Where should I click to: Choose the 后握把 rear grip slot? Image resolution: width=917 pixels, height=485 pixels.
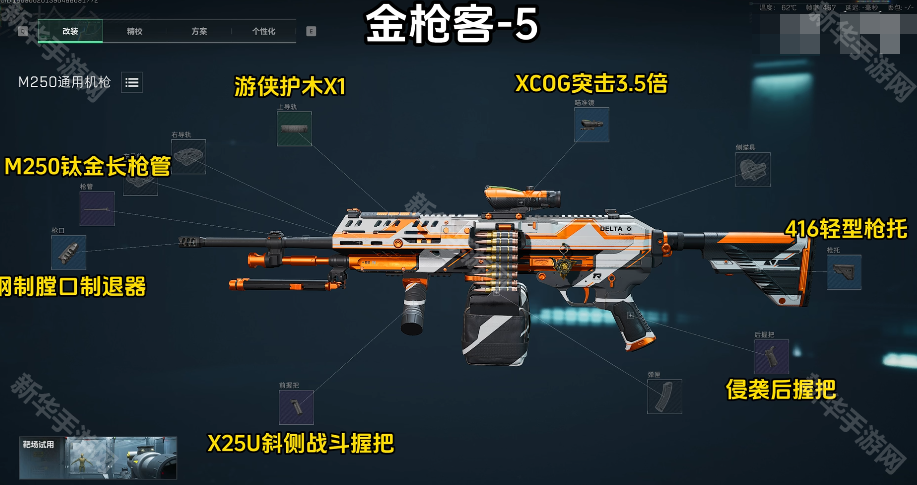[x=771, y=355]
